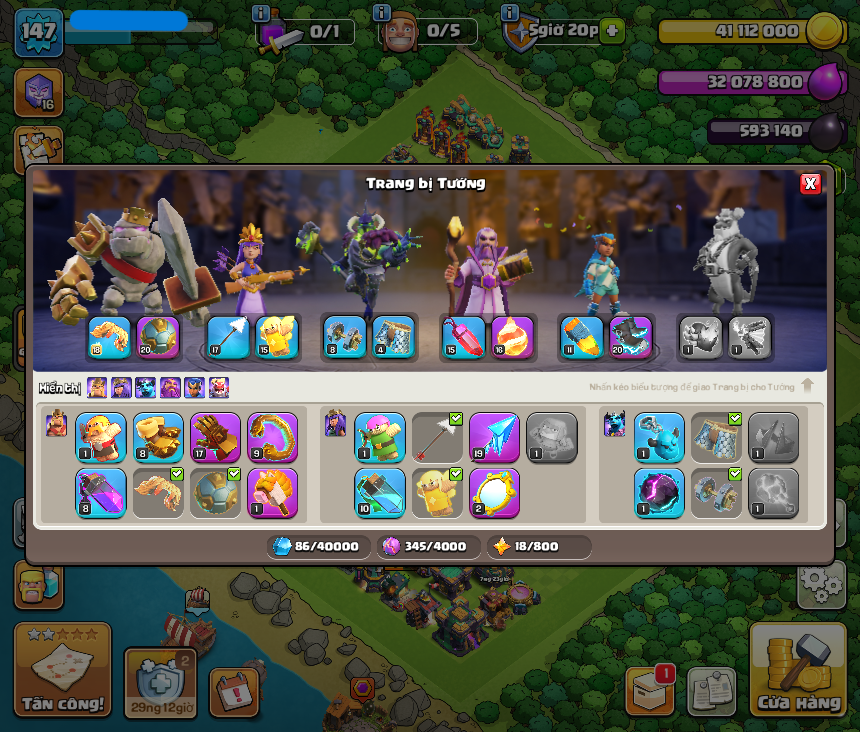Select the Barbarian Puppet equipment

coord(101,437)
